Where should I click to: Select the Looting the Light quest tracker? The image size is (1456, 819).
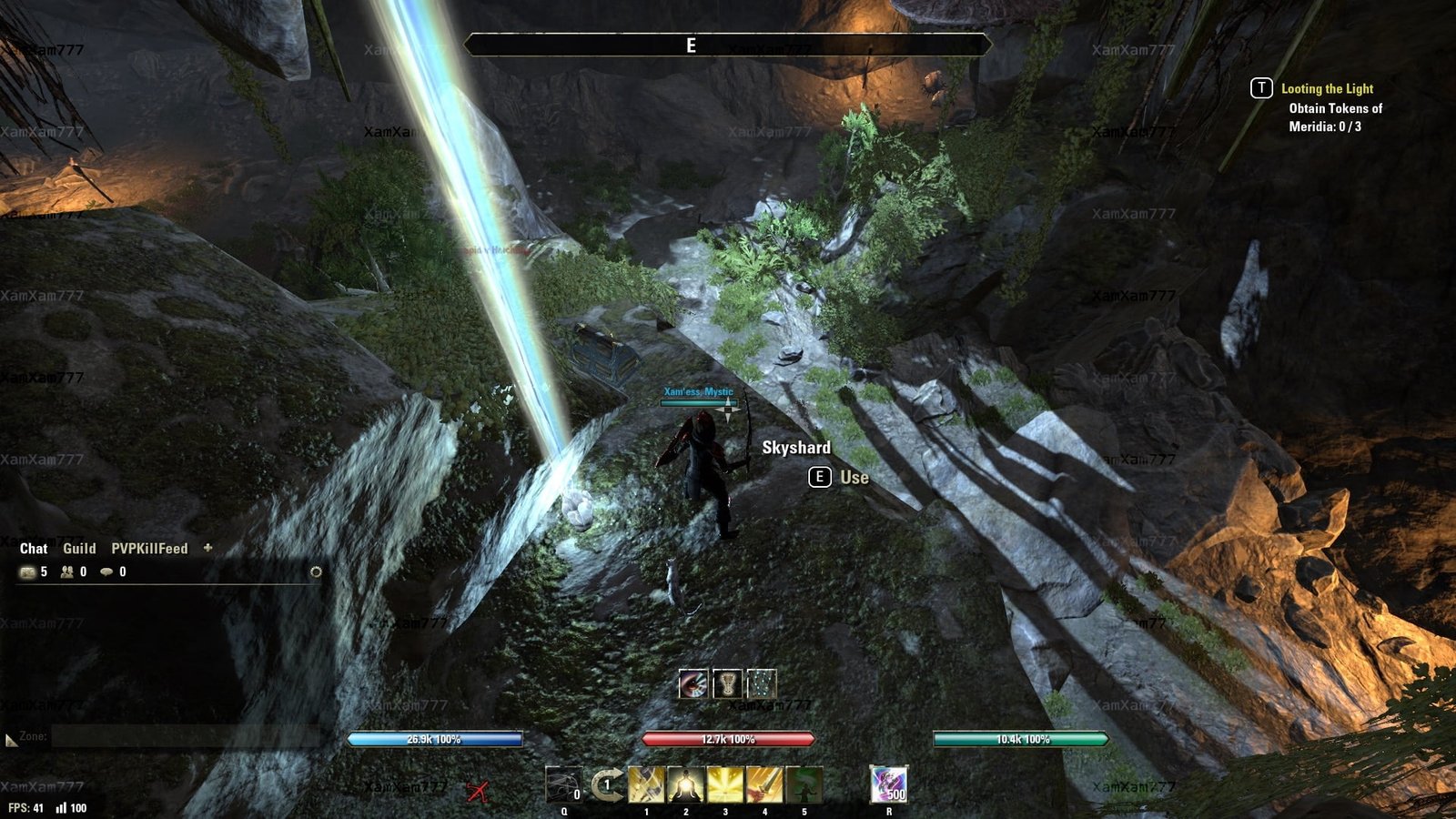pos(1327,88)
